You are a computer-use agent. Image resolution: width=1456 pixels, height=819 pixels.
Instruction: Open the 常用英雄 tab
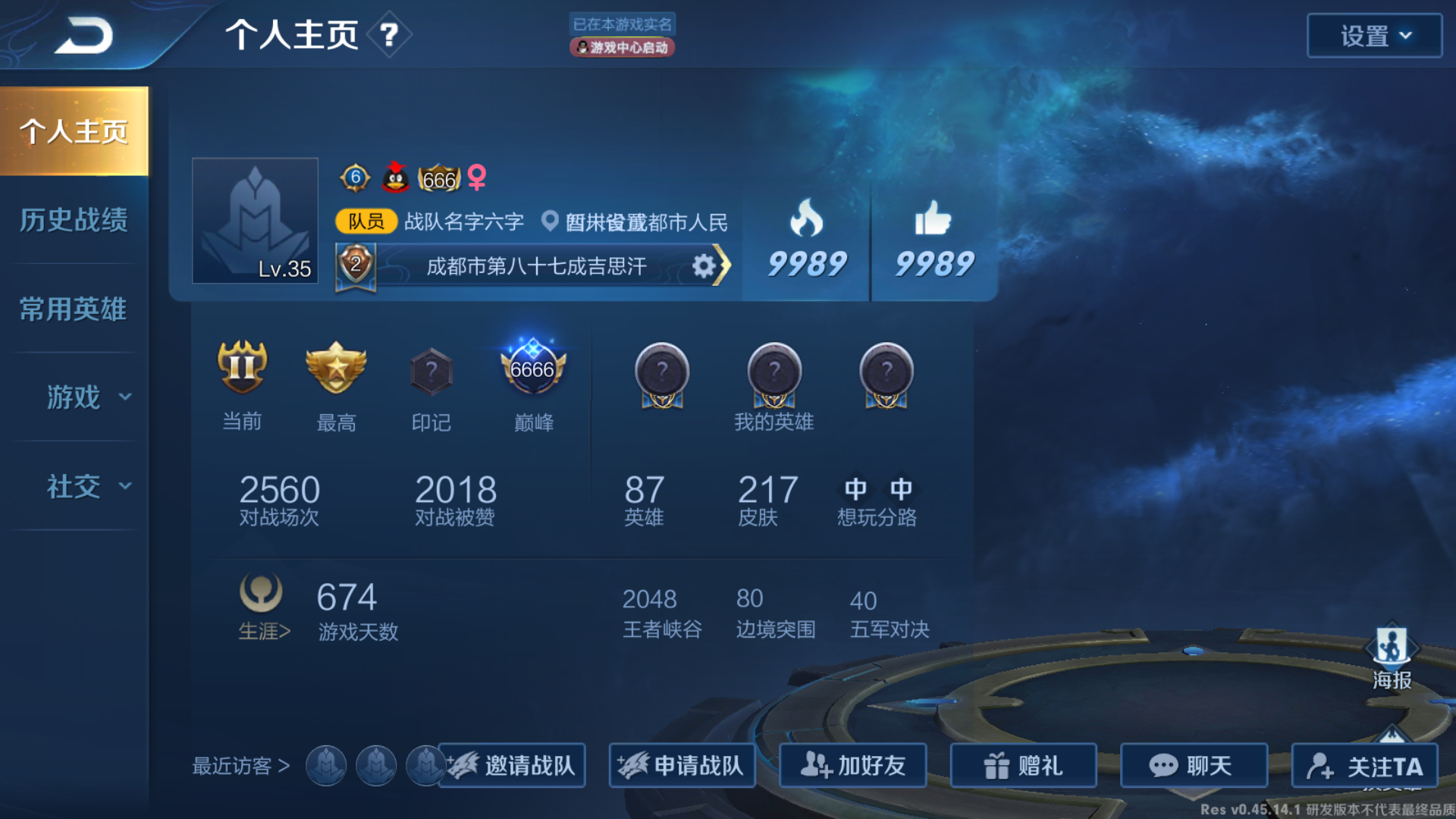pyautogui.click(x=74, y=309)
